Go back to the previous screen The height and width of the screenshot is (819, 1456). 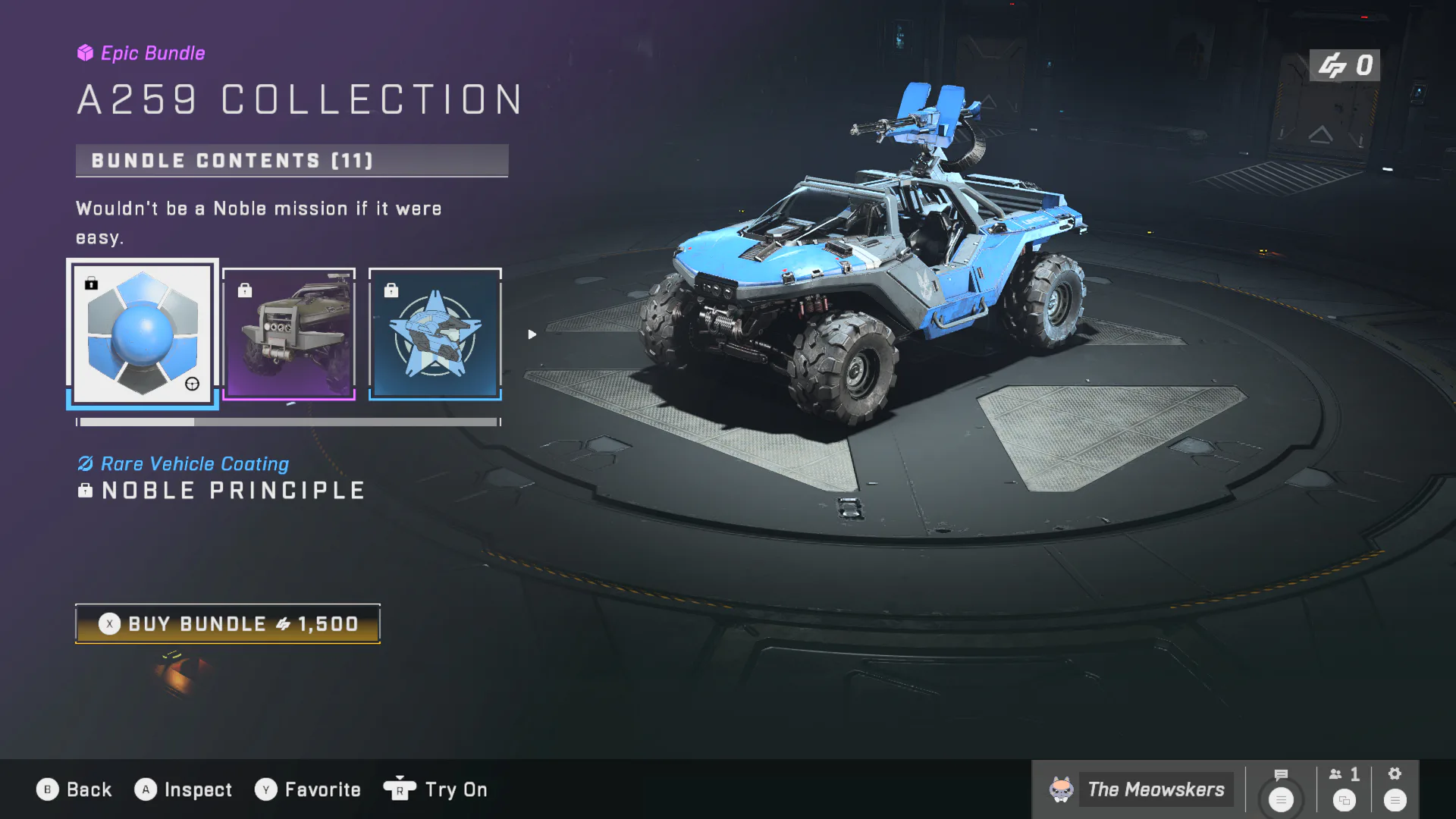click(74, 789)
